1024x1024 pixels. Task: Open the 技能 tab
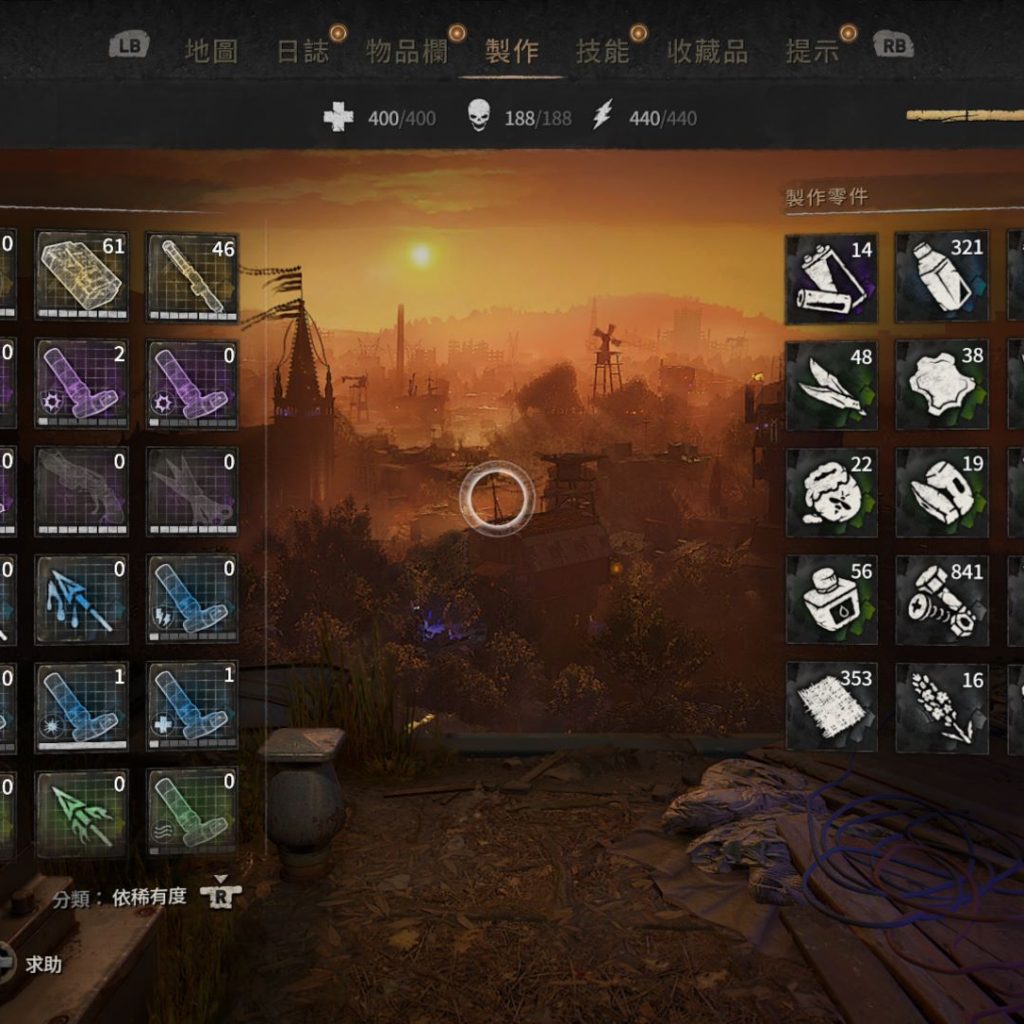602,52
